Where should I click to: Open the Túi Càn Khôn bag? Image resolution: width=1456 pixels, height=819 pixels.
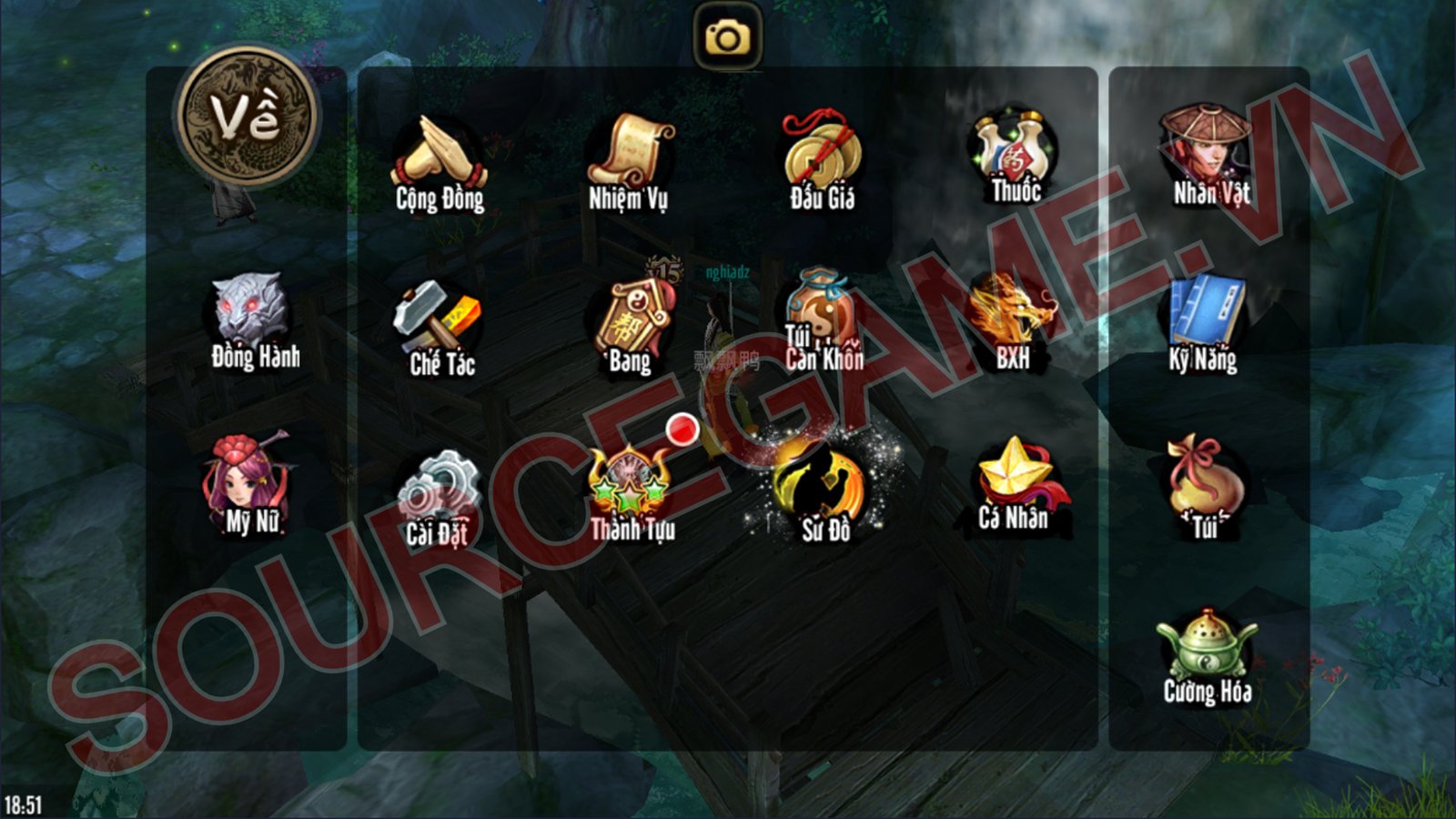(x=821, y=319)
